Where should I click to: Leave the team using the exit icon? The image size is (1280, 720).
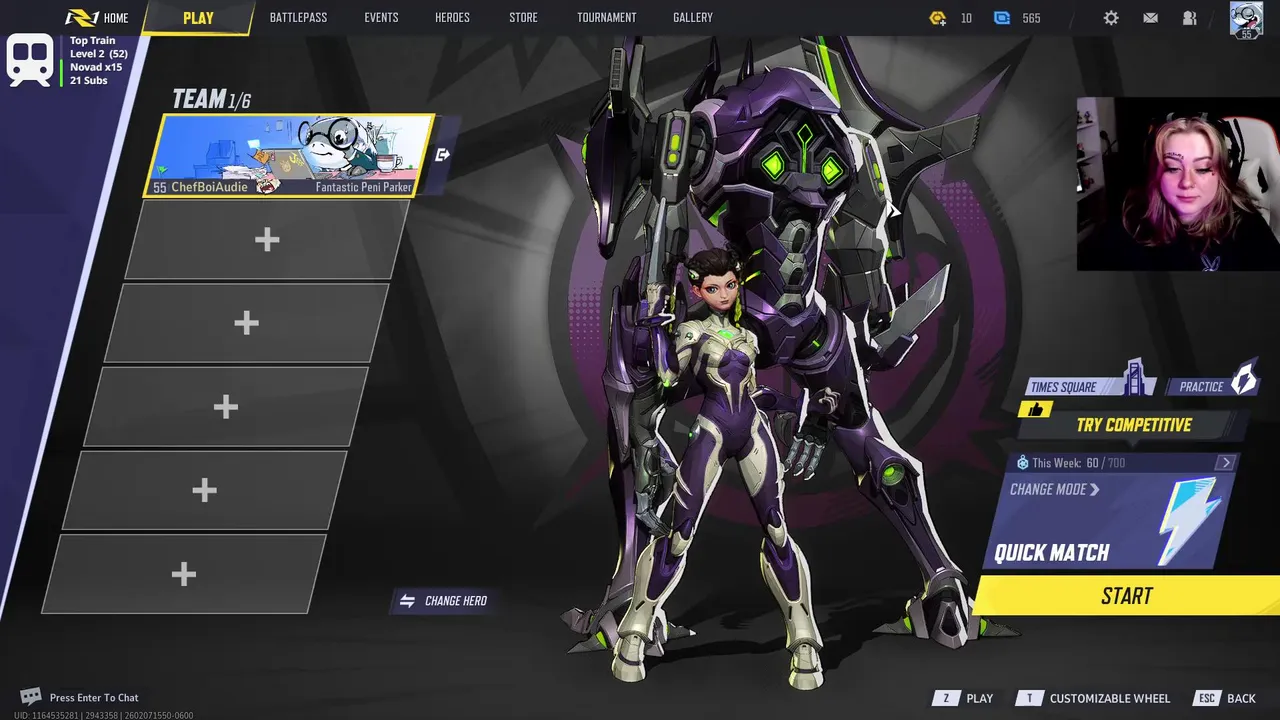pos(443,155)
